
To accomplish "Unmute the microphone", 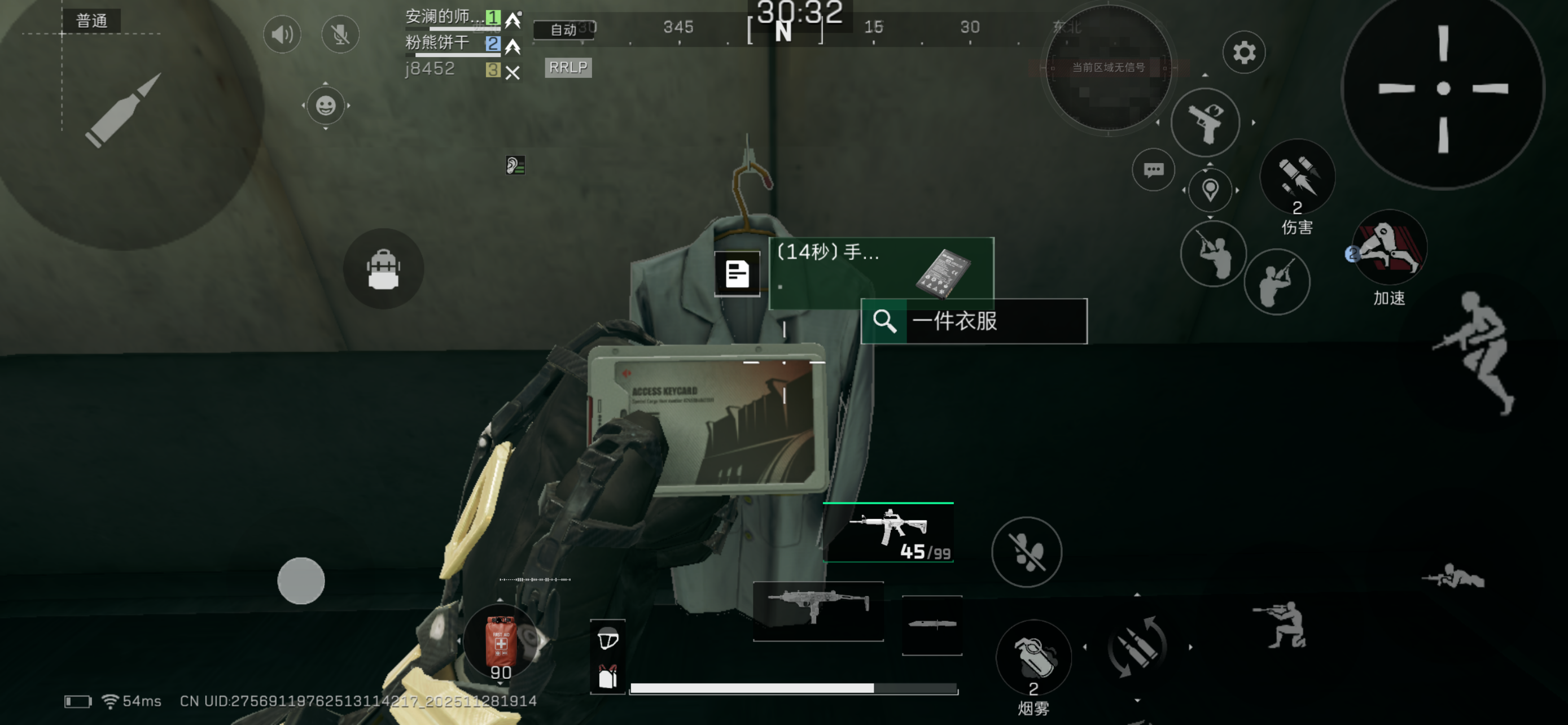I will point(340,34).
